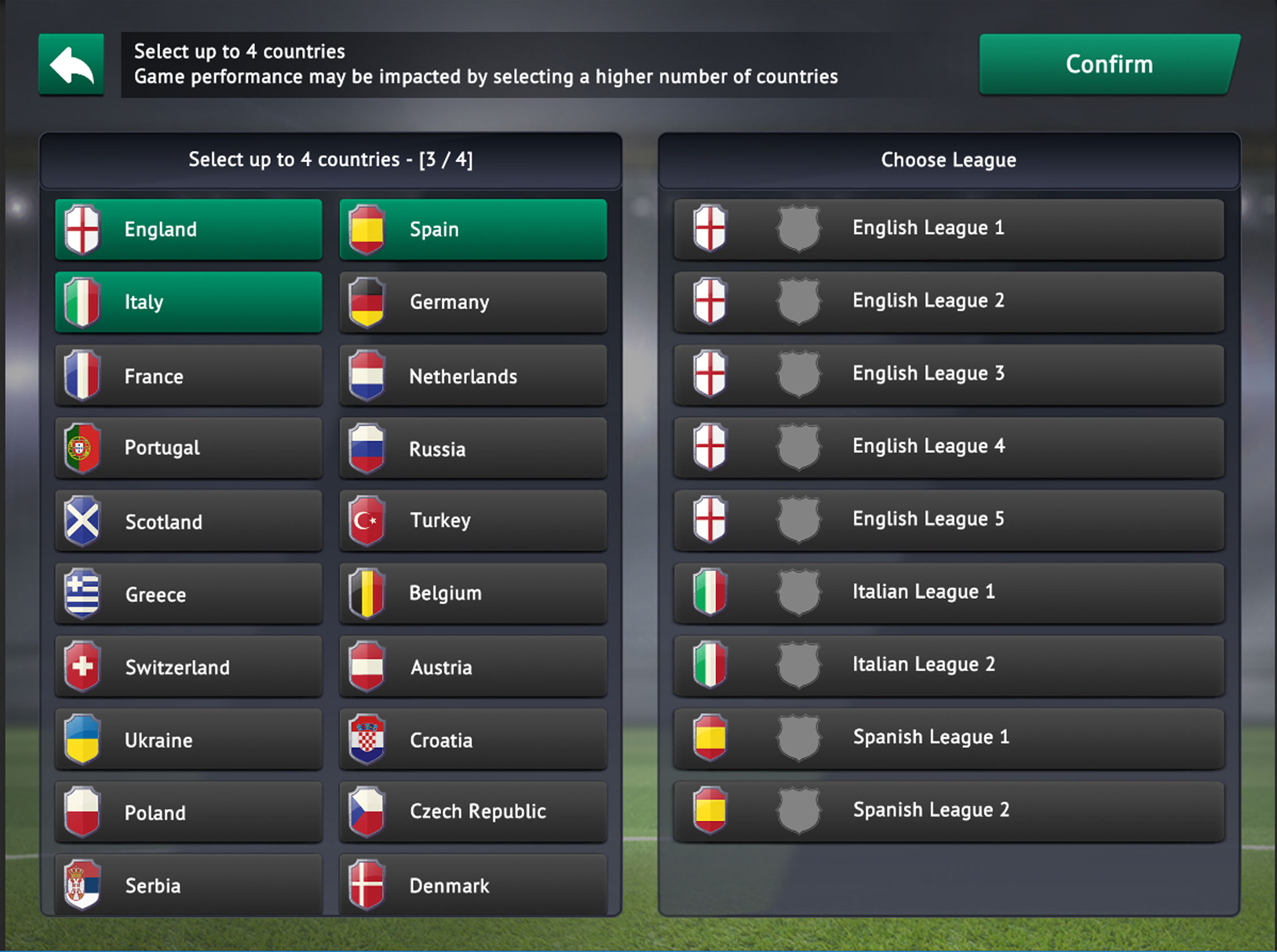Click the Denmark country entry
Image resolution: width=1277 pixels, height=952 pixels.
click(x=472, y=885)
